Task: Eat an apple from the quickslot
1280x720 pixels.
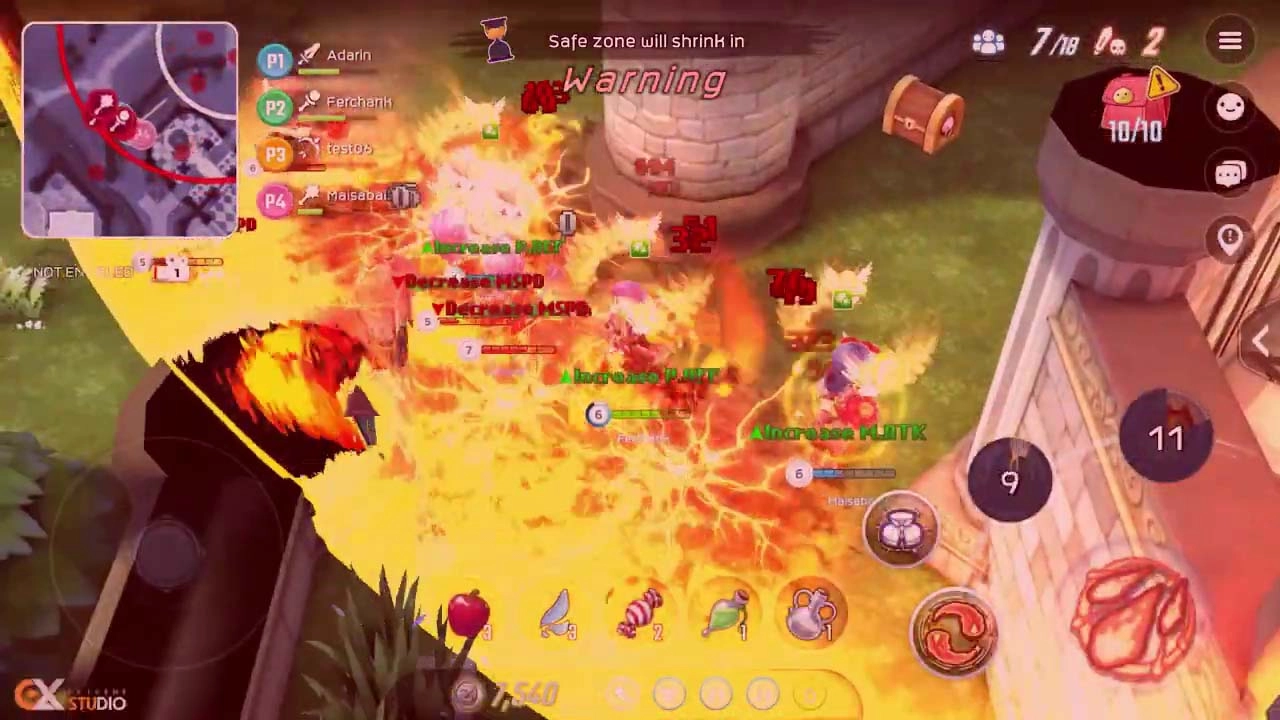Action: tap(465, 614)
